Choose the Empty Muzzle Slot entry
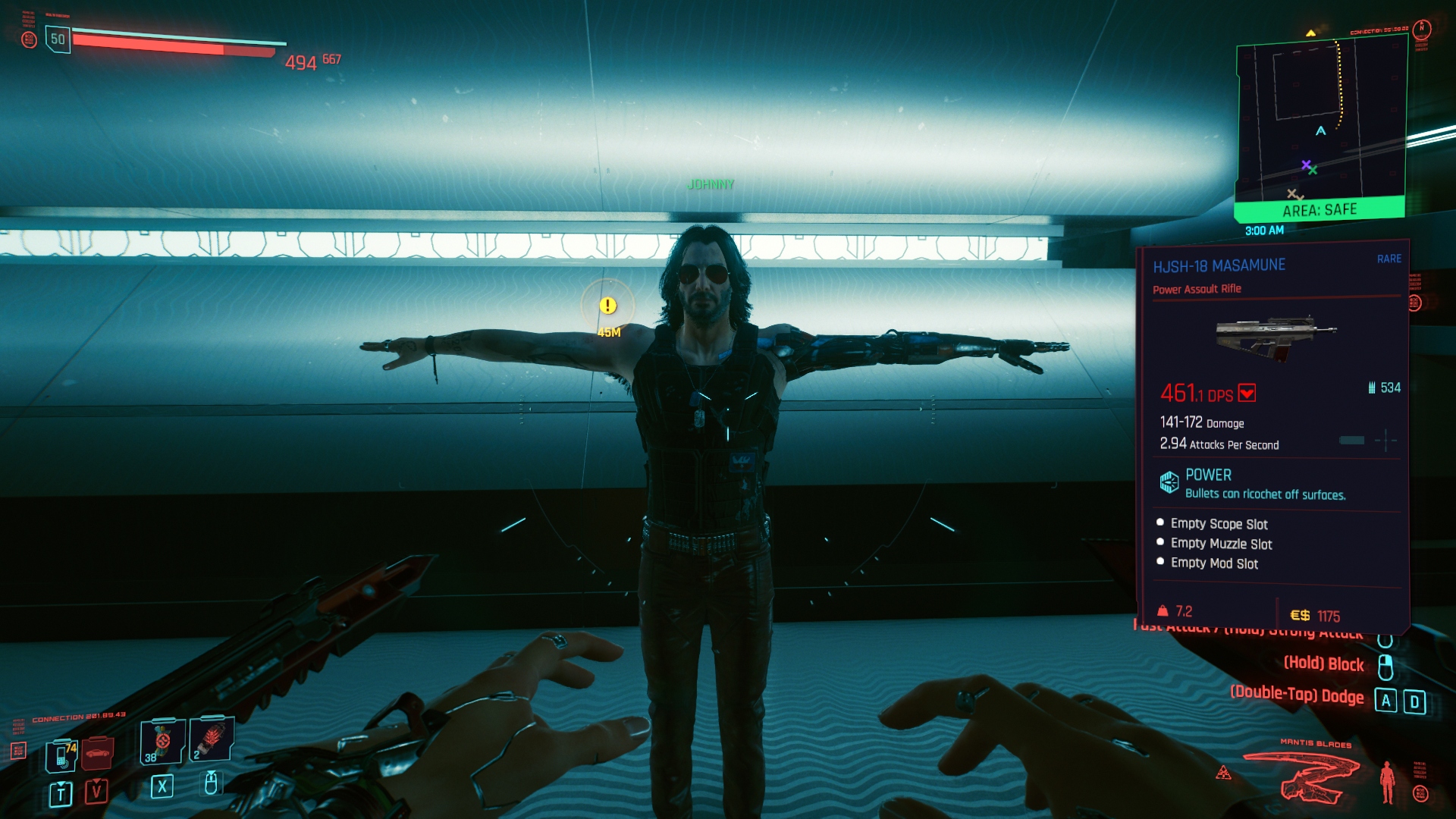This screenshot has height=819, width=1456. [1221, 544]
